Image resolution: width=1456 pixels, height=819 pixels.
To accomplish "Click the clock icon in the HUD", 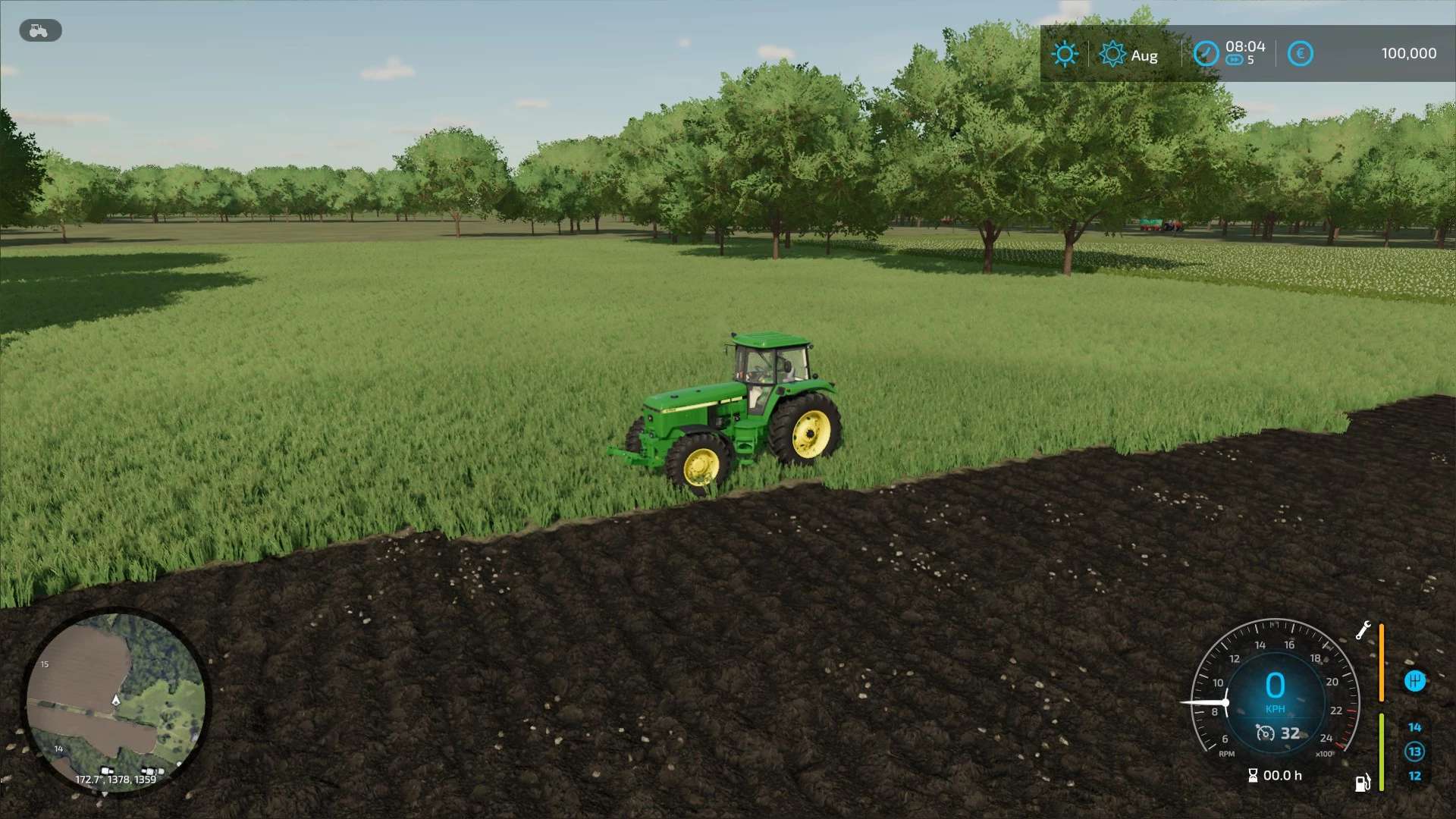I will click(x=1207, y=54).
